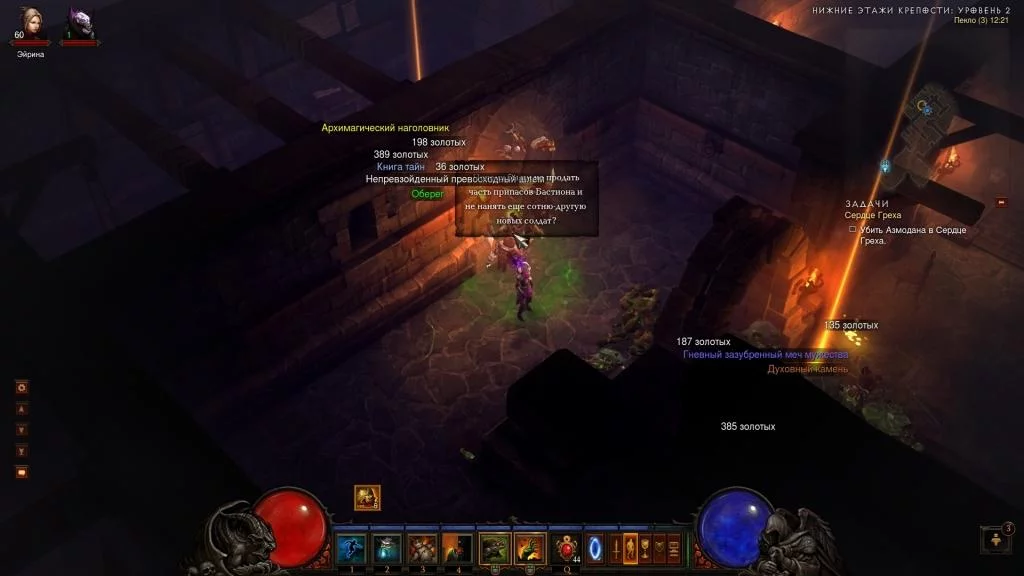The height and width of the screenshot is (576, 1024).
Task: Open chat settings gear icon
Action: pos(21,387)
